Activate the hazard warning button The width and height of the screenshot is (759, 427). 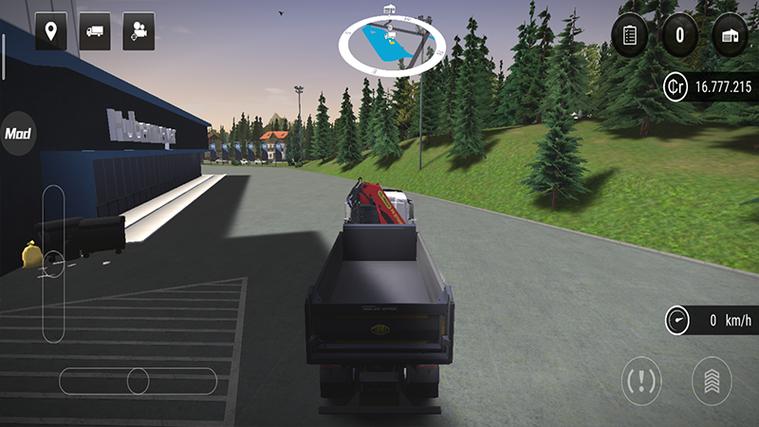click(x=641, y=381)
